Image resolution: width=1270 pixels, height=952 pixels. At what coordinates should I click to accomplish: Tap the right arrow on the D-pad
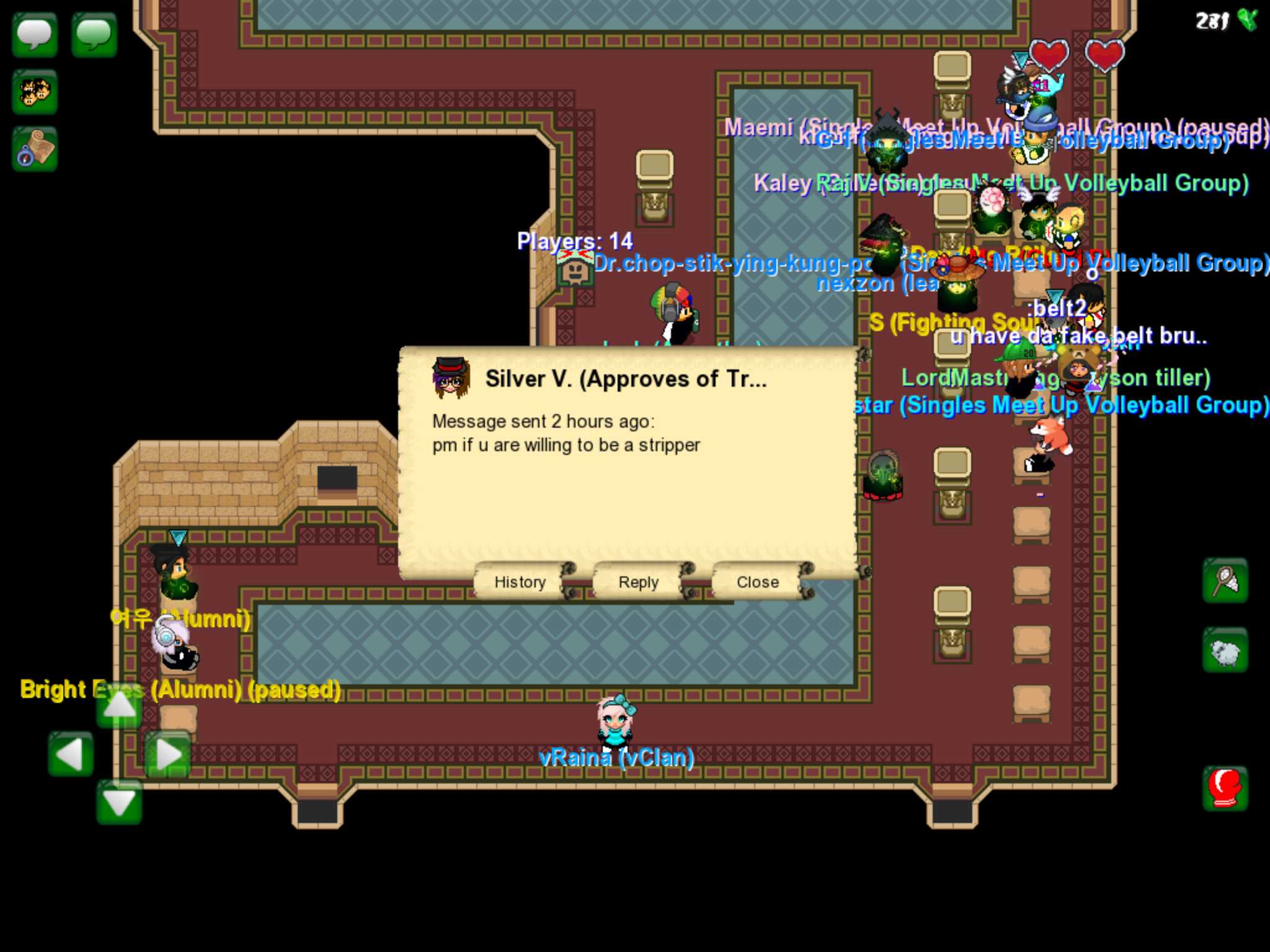[x=167, y=754]
